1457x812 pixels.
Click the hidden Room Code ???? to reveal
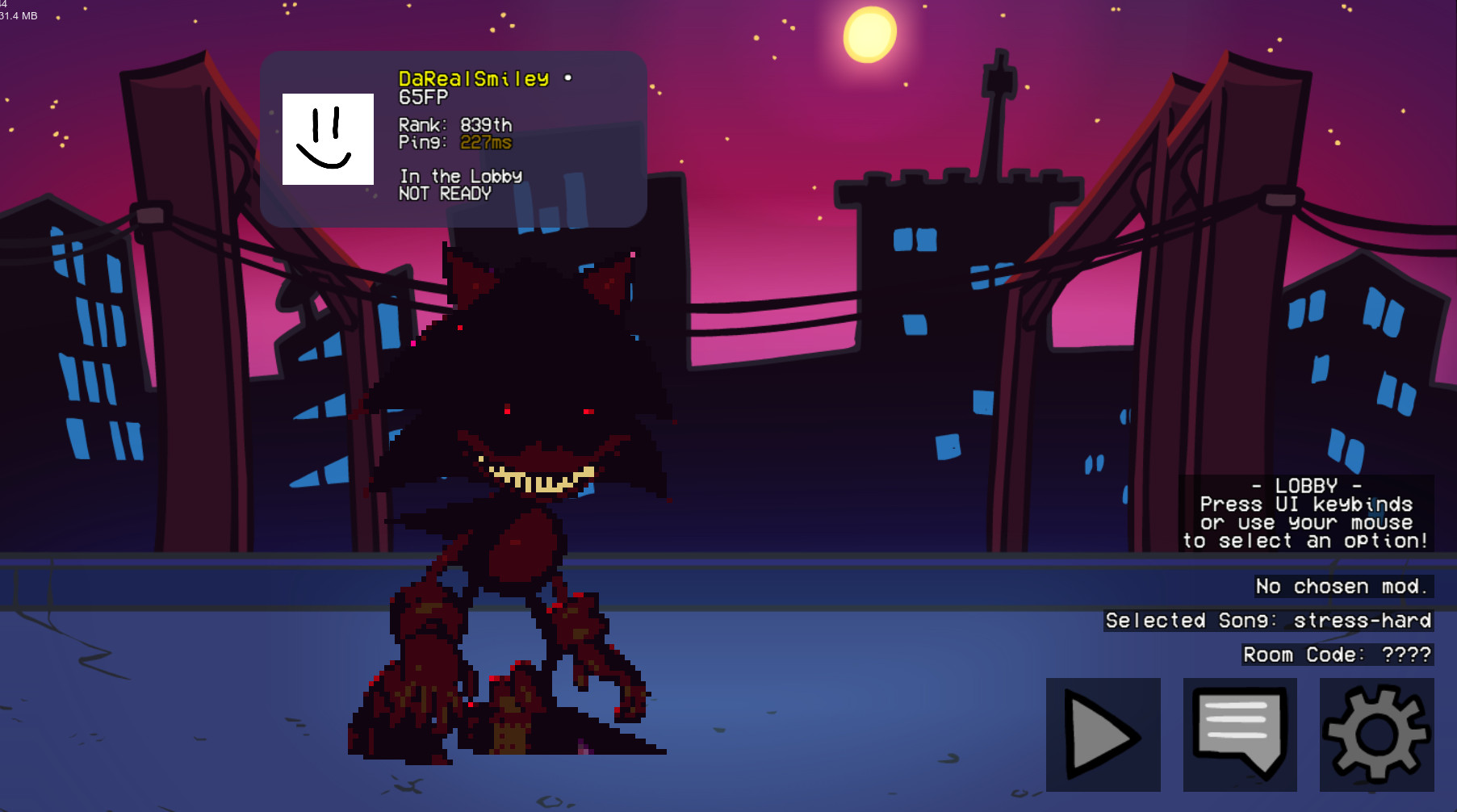[1336, 655]
